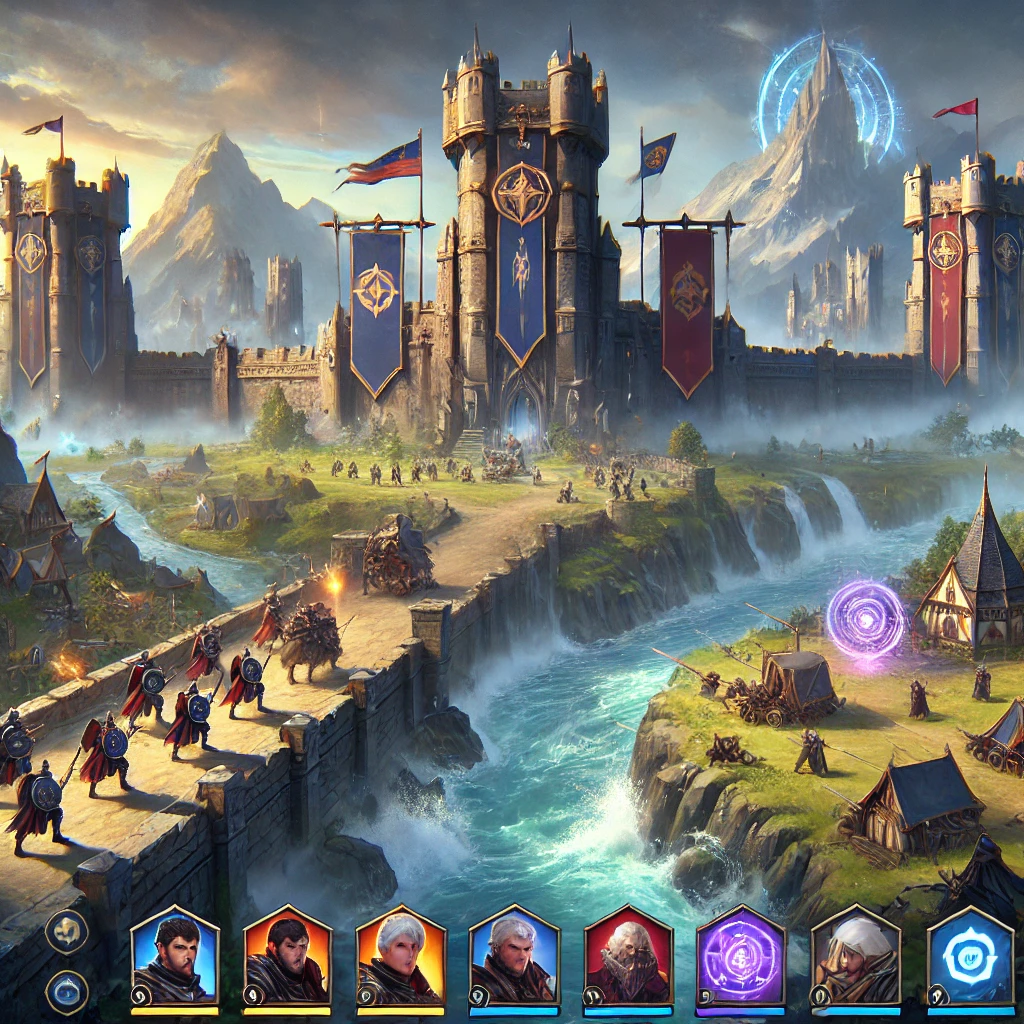Click the round blue gem button
Screen dimensions: 1024x1024
(66, 992)
